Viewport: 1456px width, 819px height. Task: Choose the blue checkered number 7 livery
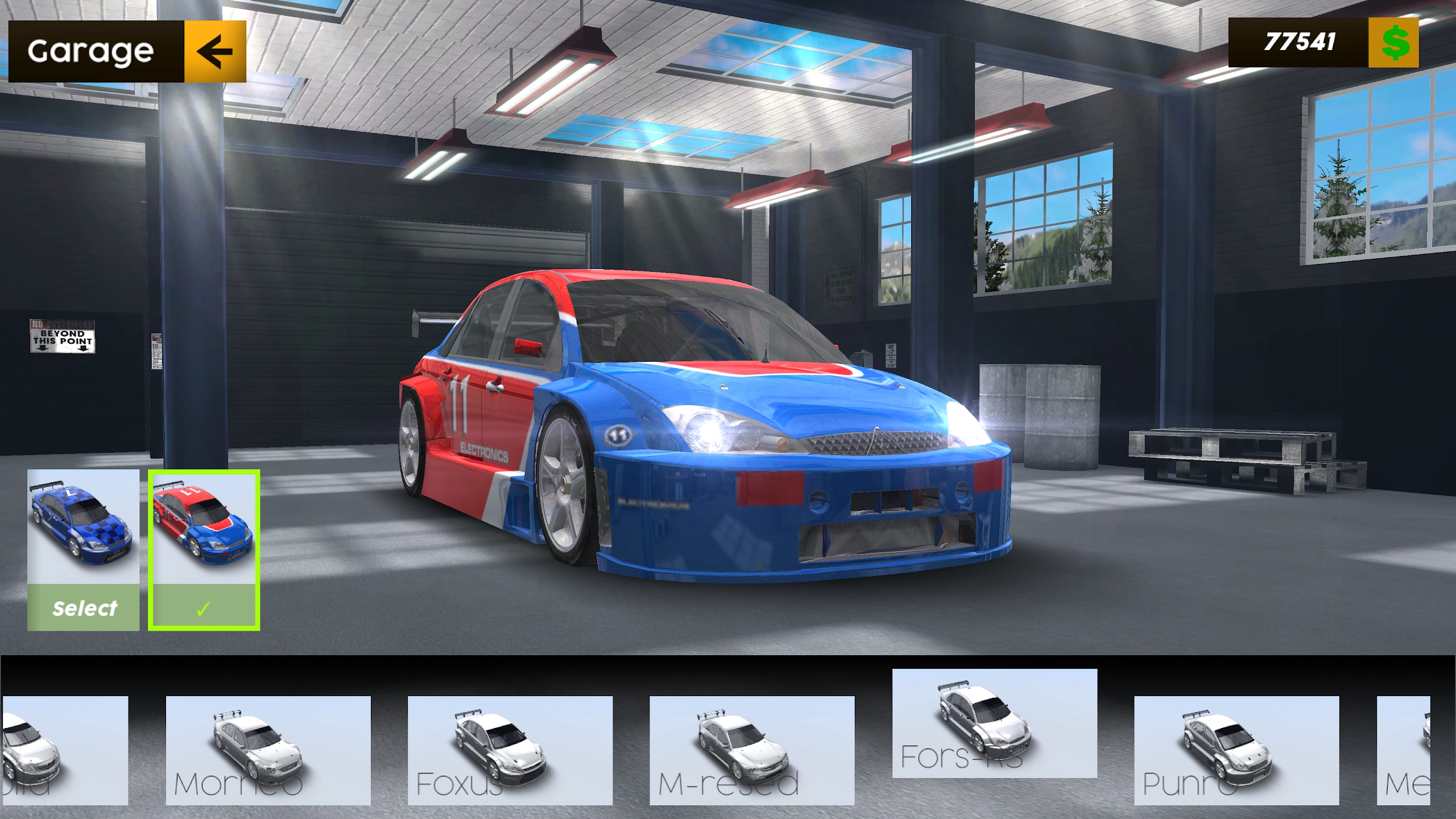(x=83, y=549)
